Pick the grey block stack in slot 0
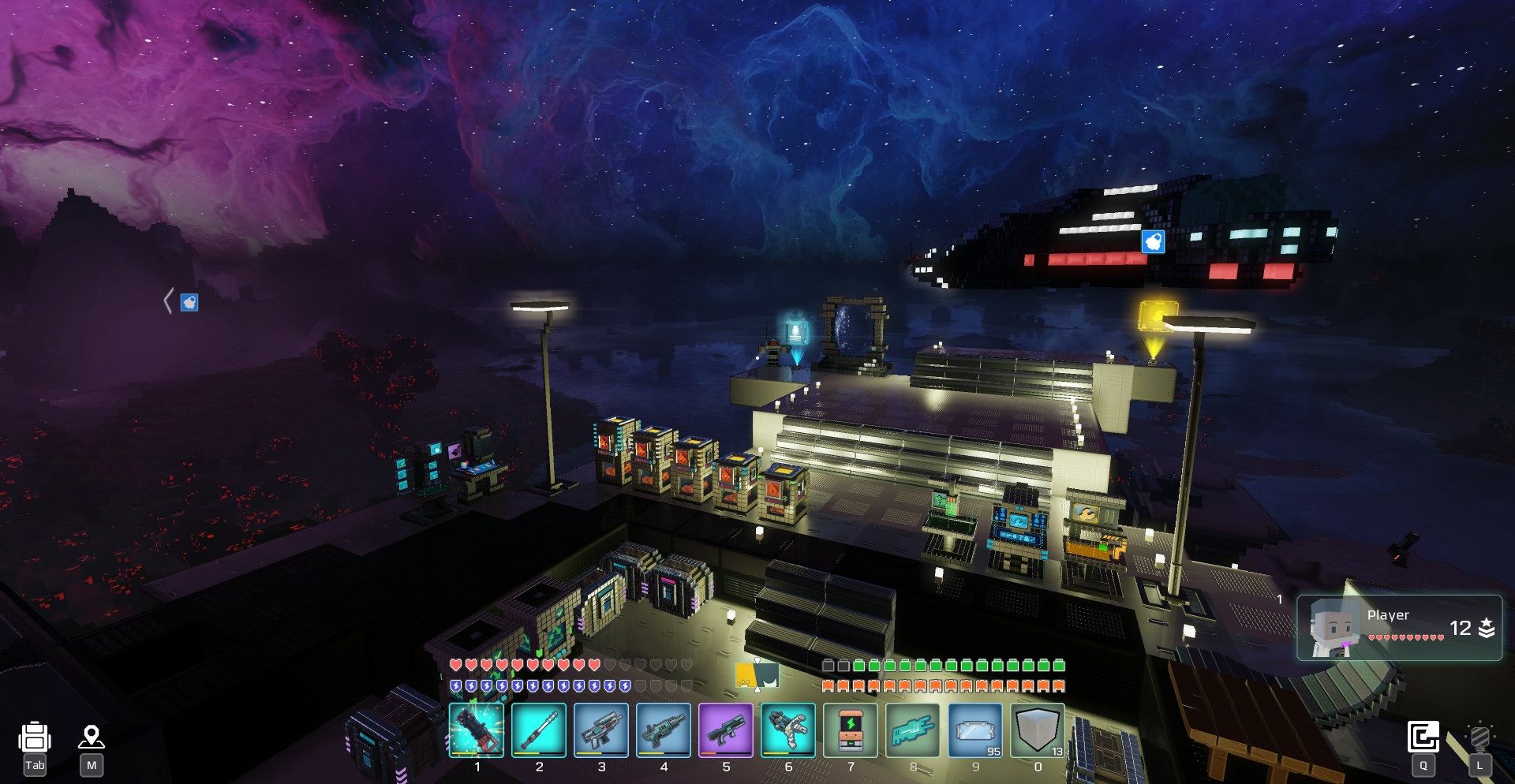 [1038, 730]
